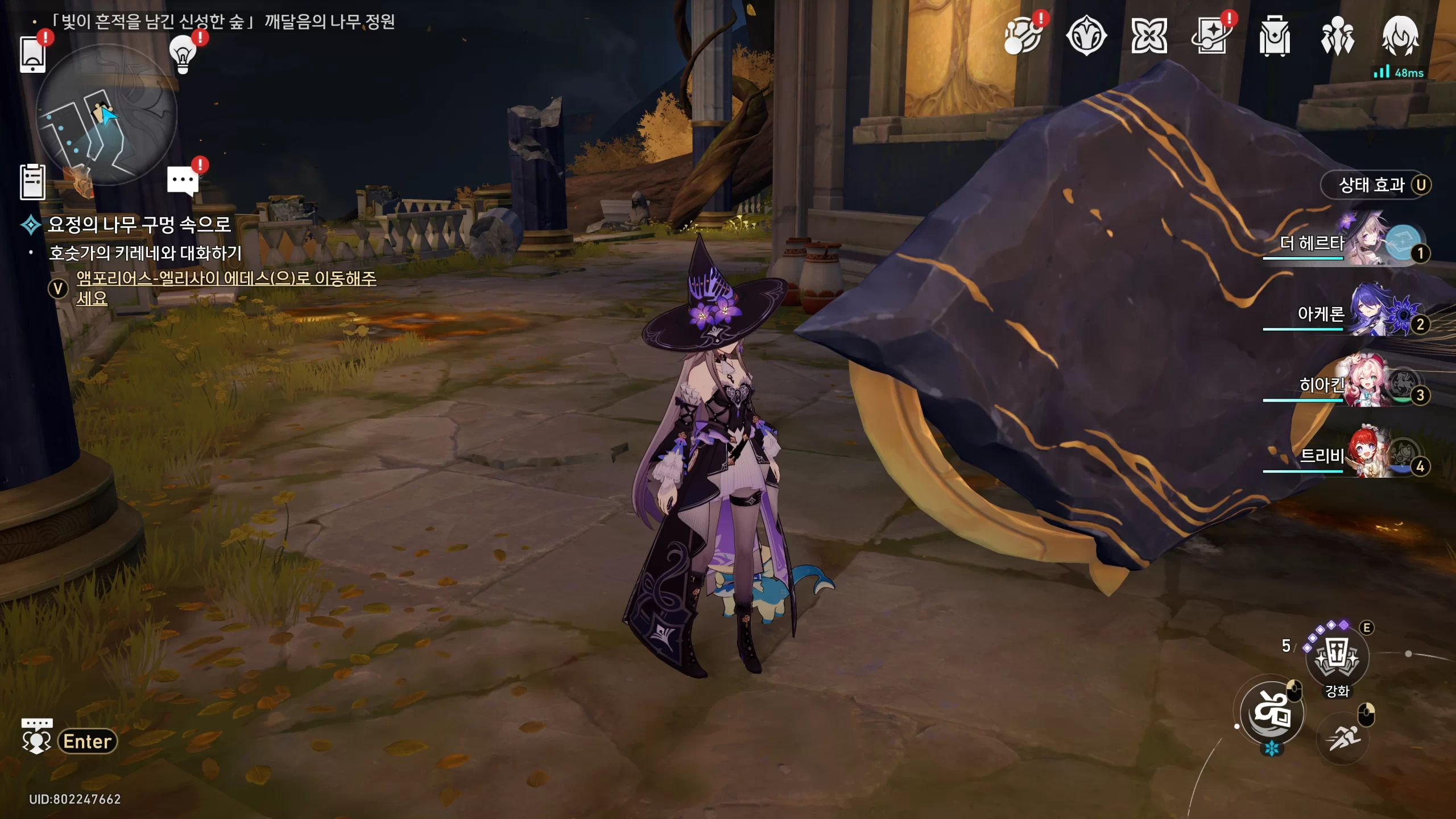Open the team lineup icon
1456x819 pixels.
click(1337, 36)
